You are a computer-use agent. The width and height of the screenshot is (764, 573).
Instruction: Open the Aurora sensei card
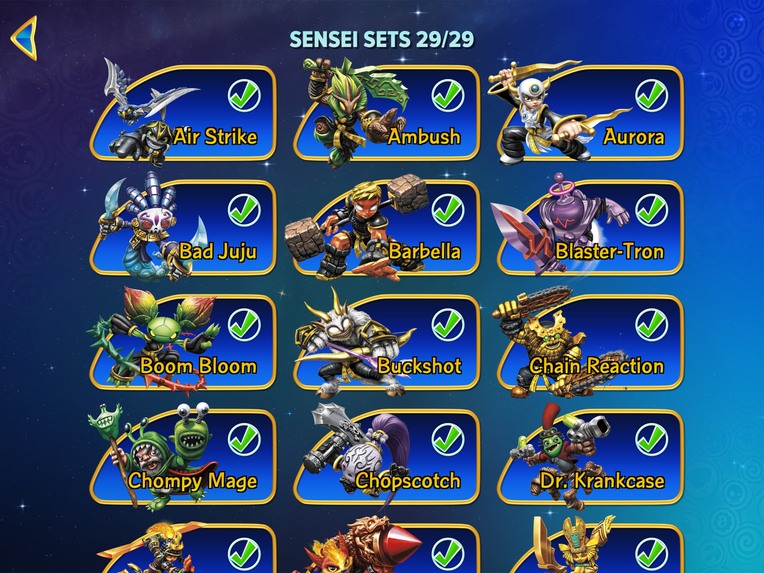(x=592, y=113)
